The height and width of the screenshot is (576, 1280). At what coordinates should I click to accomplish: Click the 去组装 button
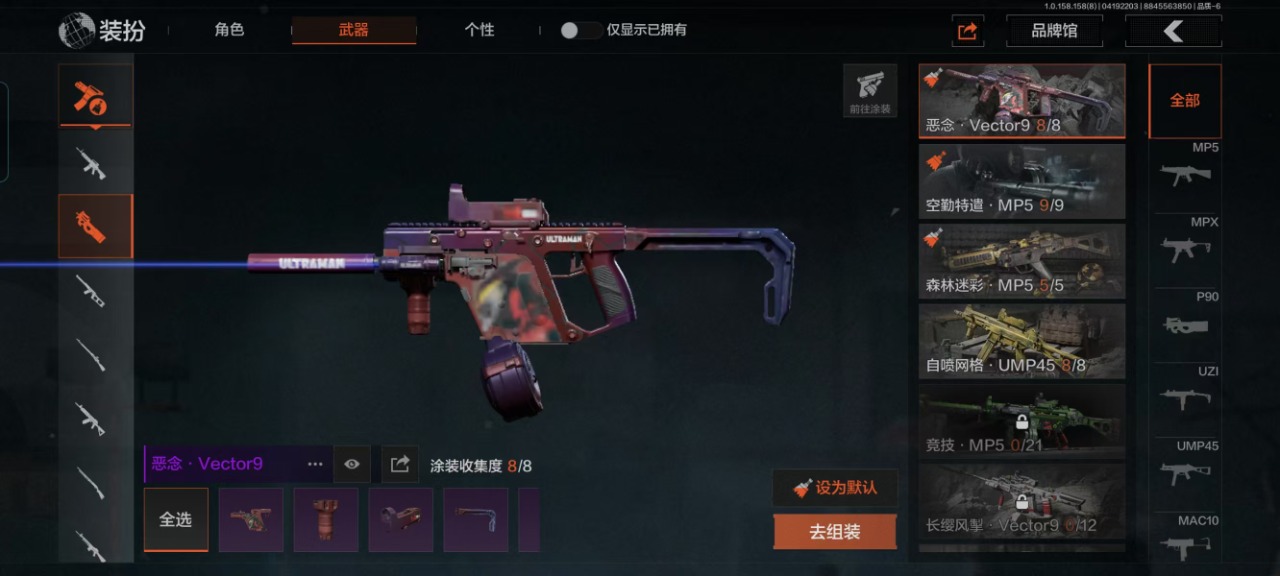[835, 532]
